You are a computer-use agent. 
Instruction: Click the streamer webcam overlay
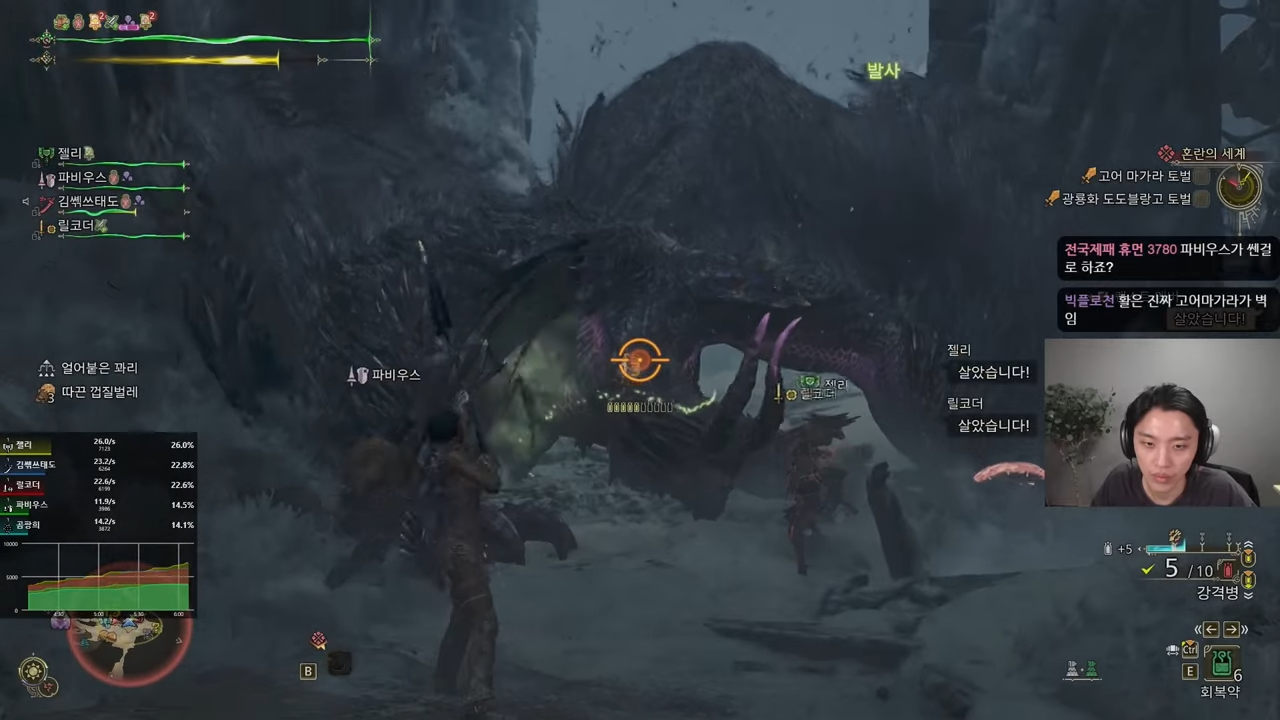[1162, 422]
